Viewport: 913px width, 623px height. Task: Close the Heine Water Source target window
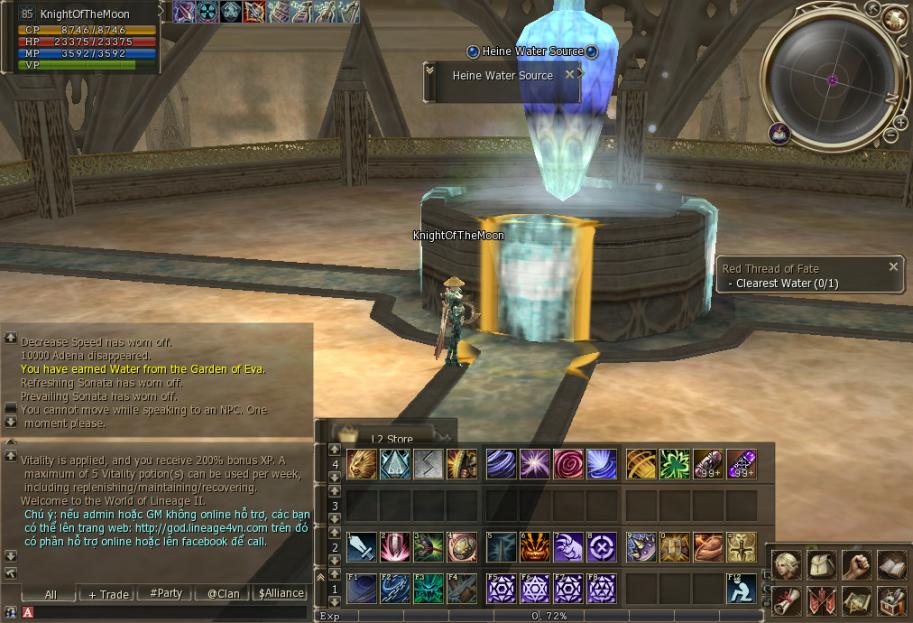coord(570,74)
